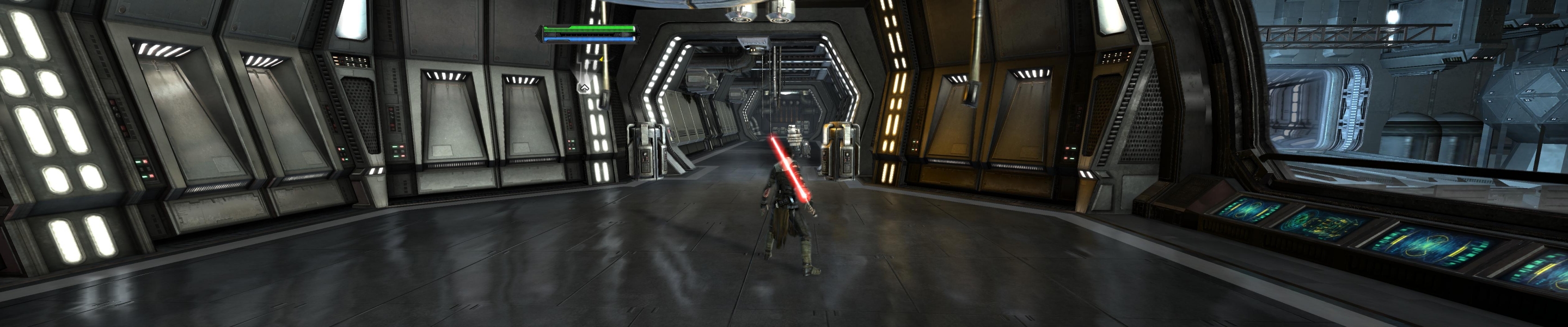Select the yellow objective marker on the minimap
This screenshot has width=1568, height=327.
pos(602,59)
